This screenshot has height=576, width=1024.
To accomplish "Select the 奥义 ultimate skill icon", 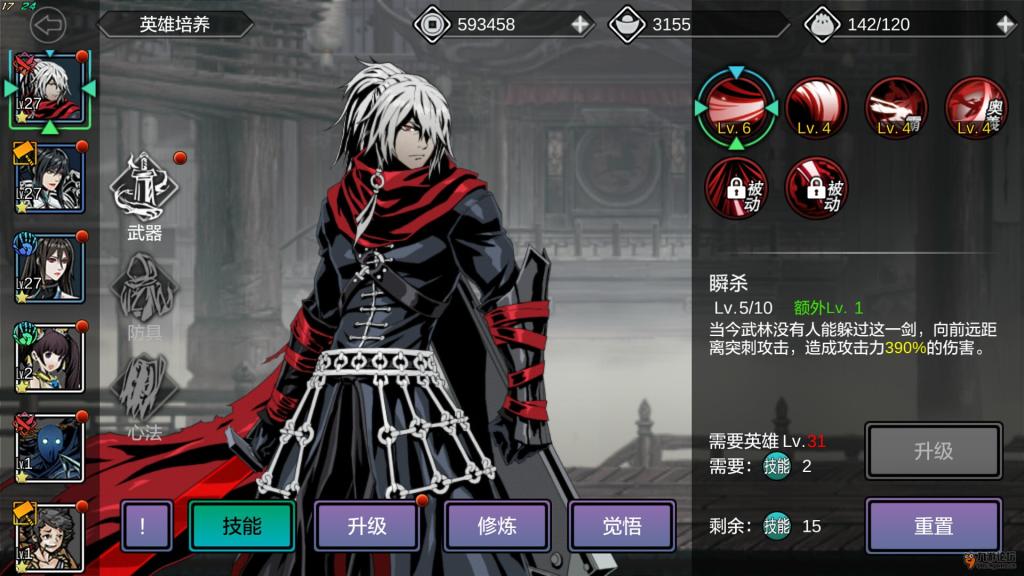I will point(975,106).
